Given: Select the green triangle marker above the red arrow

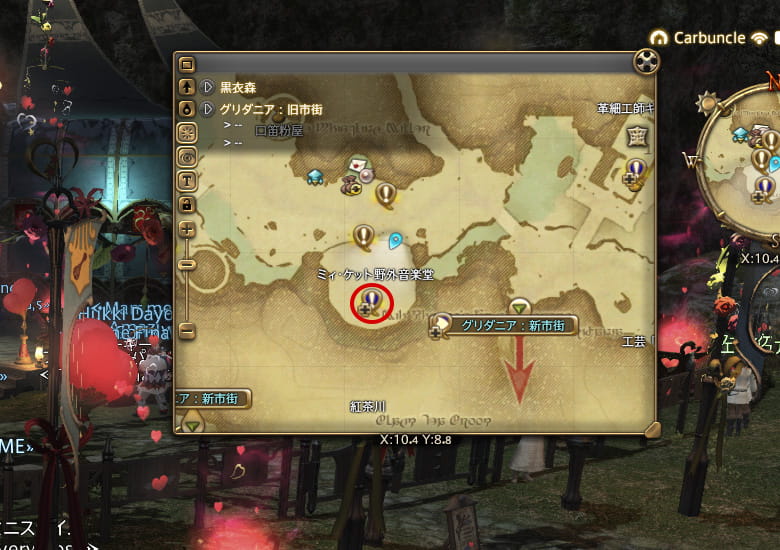Looking at the screenshot, I should coord(518,306).
